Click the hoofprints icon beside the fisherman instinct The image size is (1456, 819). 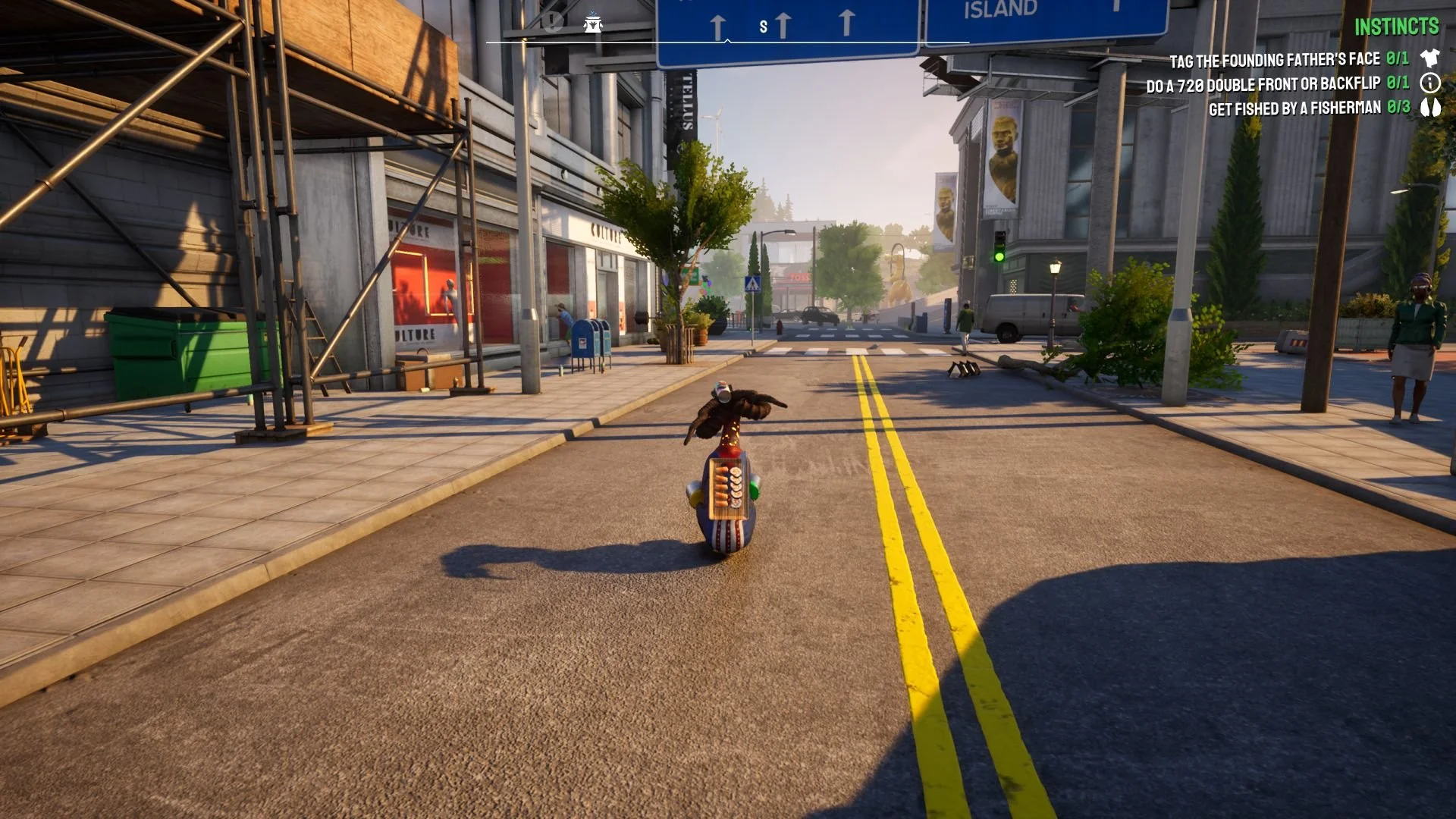[x=1430, y=107]
